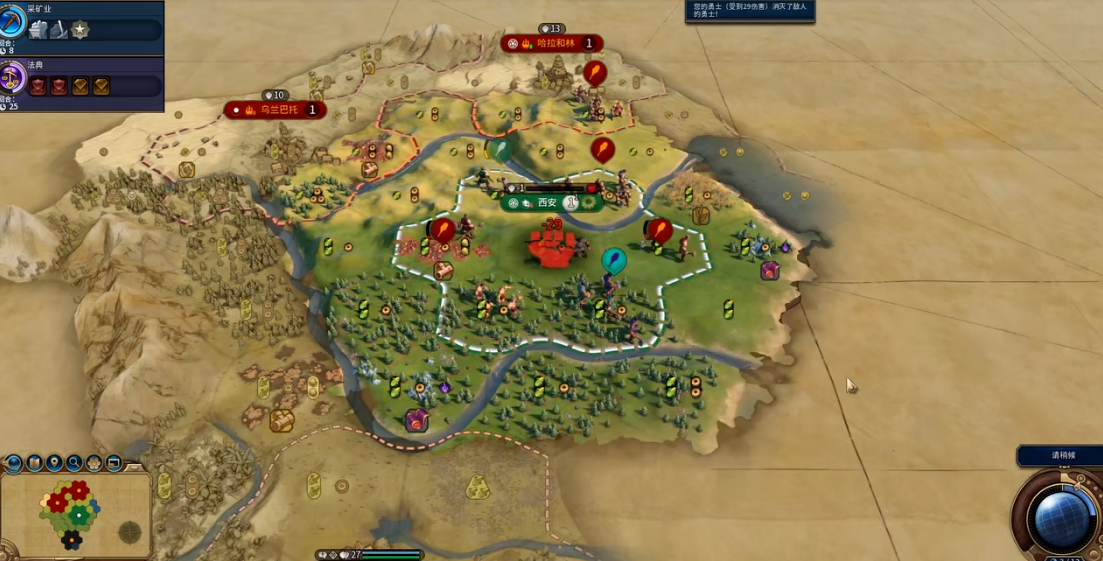Toggle the hex grid option button
This screenshot has height=561, width=1103.
pos(94,463)
